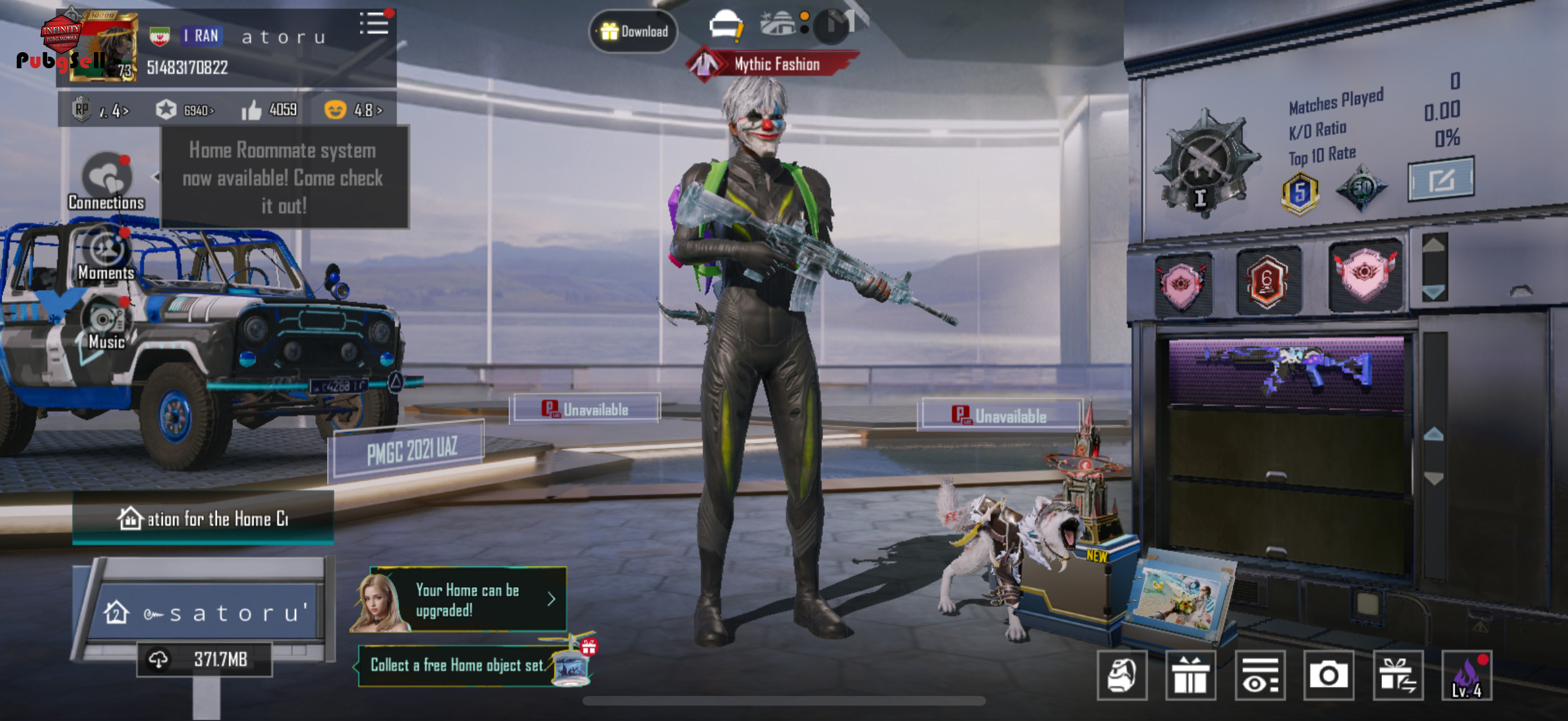The width and height of the screenshot is (1568, 721).
Task: Open the Lv. 4 popularity flame icon
Action: coord(1466,675)
